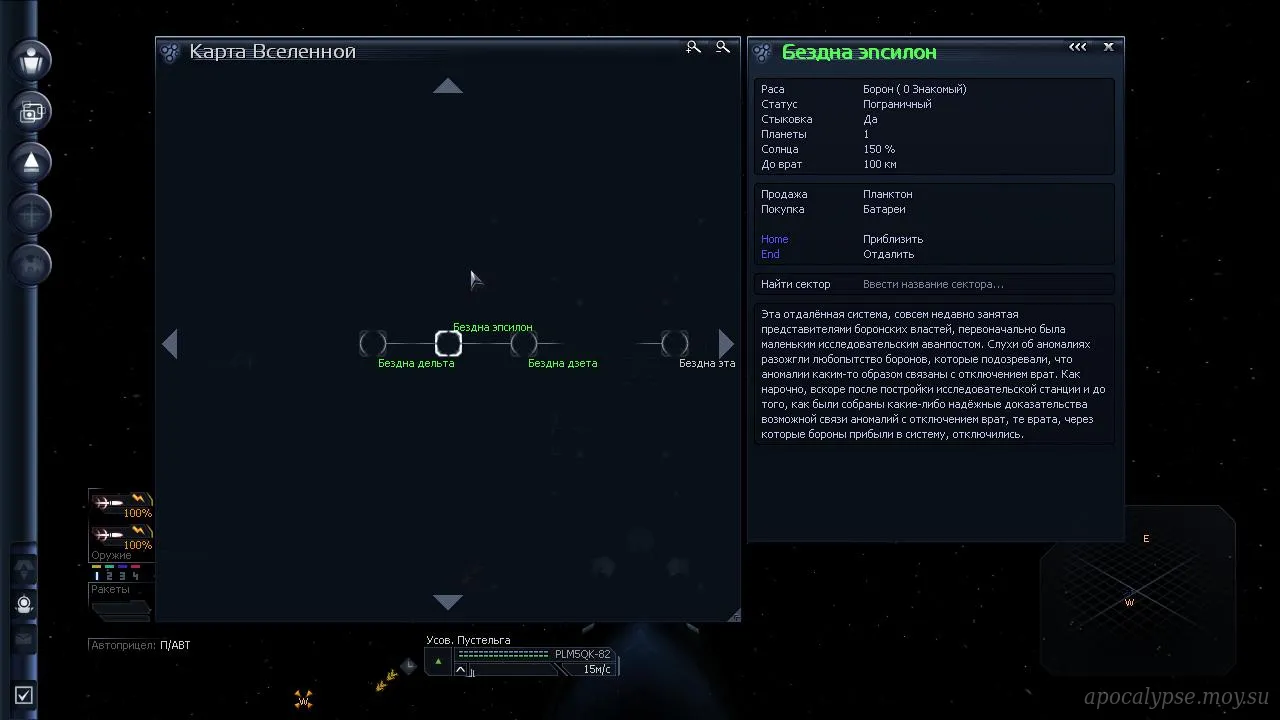The width and height of the screenshot is (1280, 720).
Task: Select the Бездна дельта sector node
Action: (373, 344)
